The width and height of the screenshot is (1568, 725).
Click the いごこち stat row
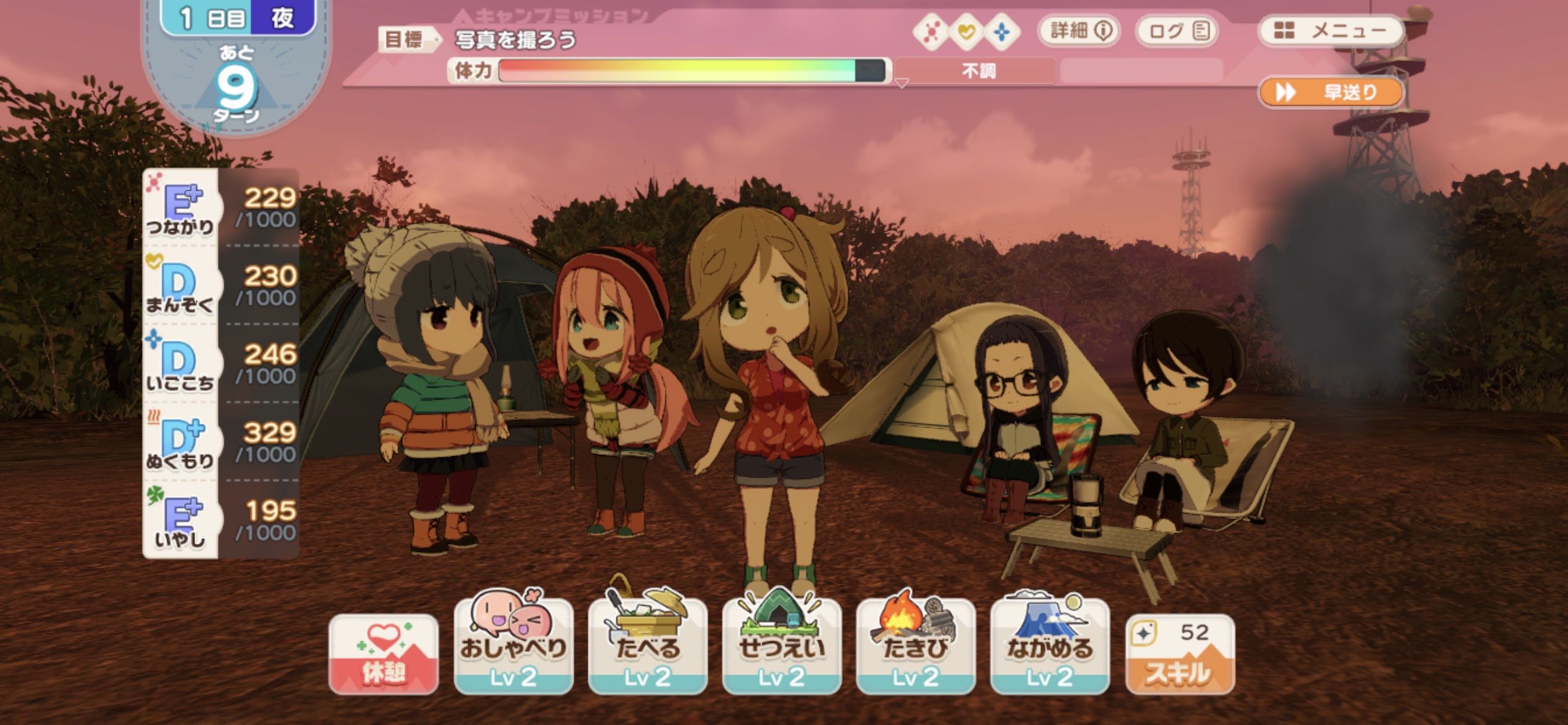point(221,364)
